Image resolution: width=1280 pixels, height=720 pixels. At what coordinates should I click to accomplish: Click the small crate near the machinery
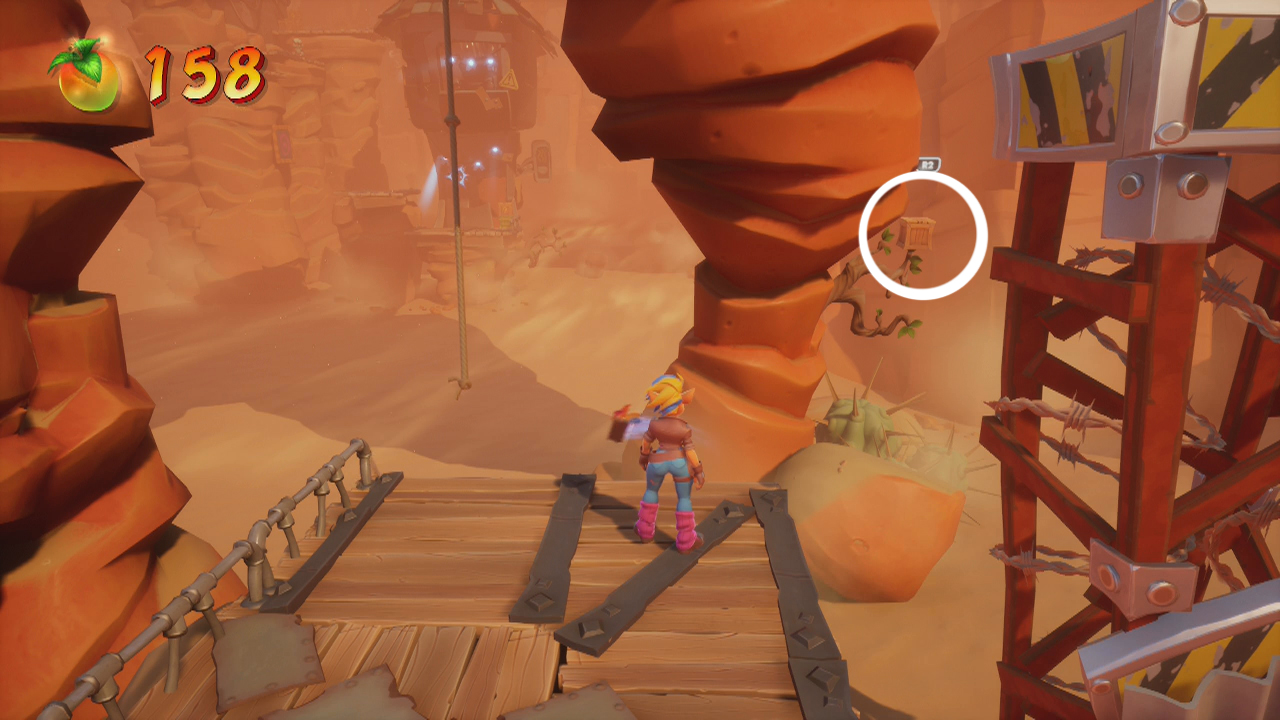pos(505,214)
